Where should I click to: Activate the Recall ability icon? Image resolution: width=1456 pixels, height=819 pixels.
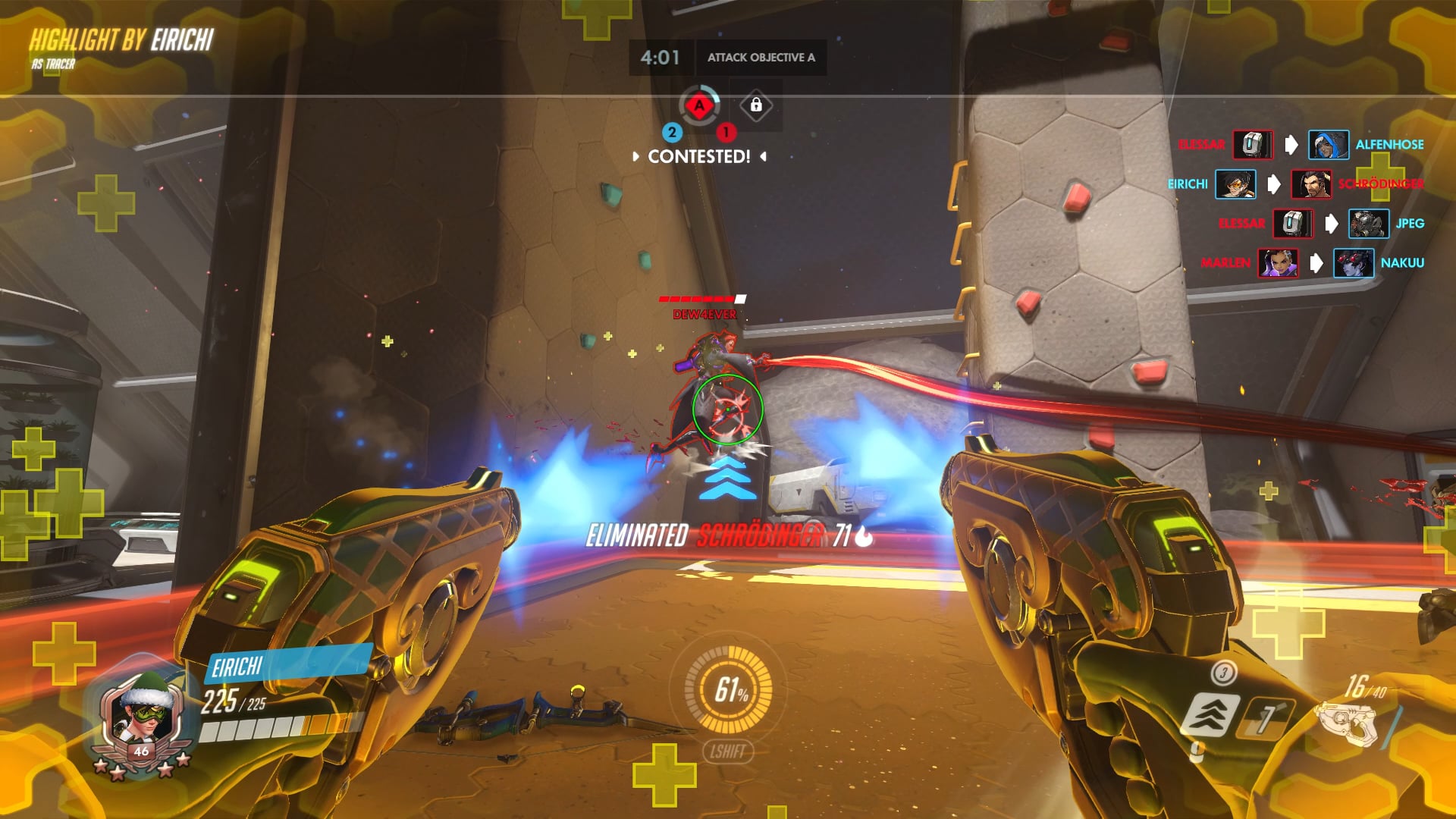click(1265, 717)
